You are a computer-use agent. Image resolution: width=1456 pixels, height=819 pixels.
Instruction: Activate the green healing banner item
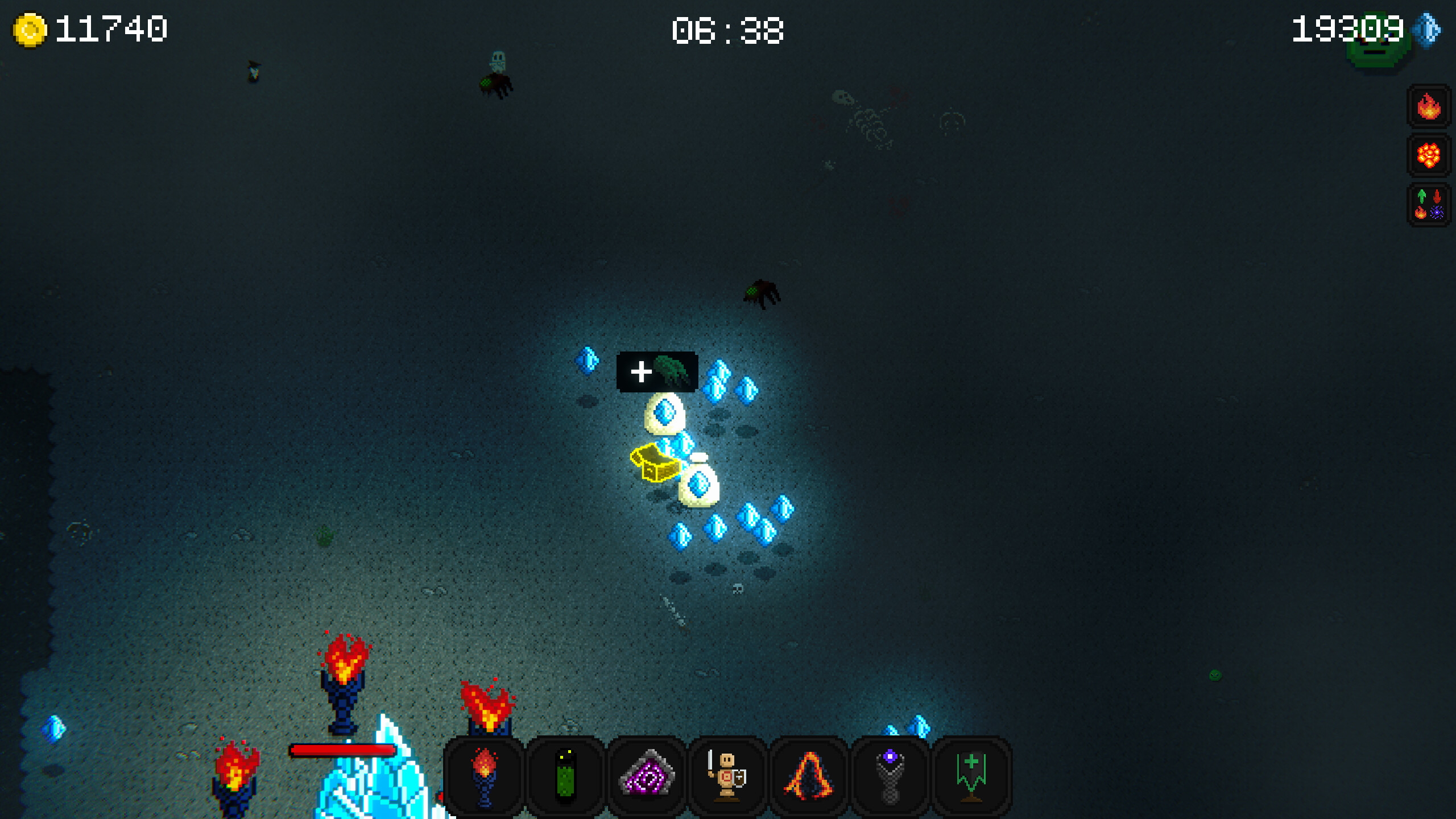(x=973, y=777)
